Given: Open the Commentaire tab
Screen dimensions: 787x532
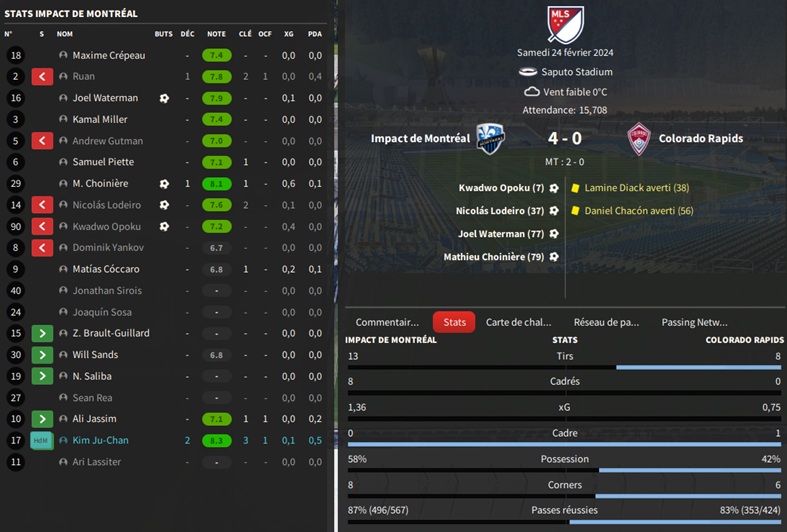Looking at the screenshot, I should tap(387, 322).
